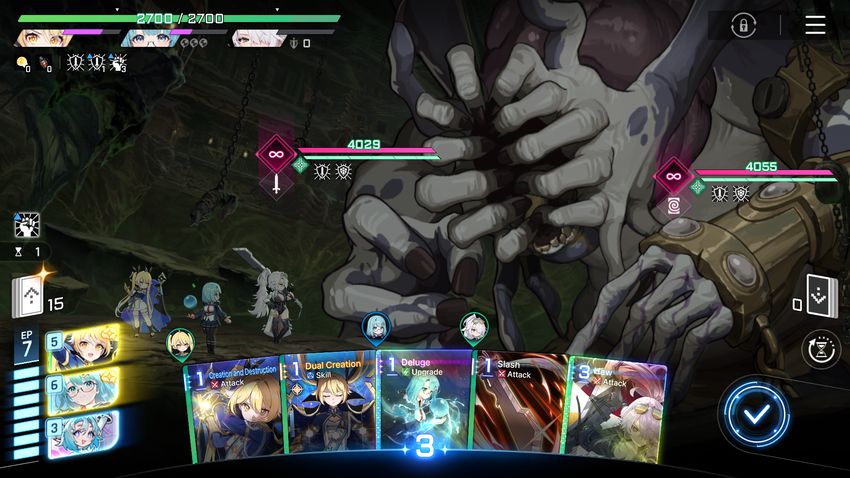
Task: Choose the Deluge upgrade card
Action: (x=425, y=405)
